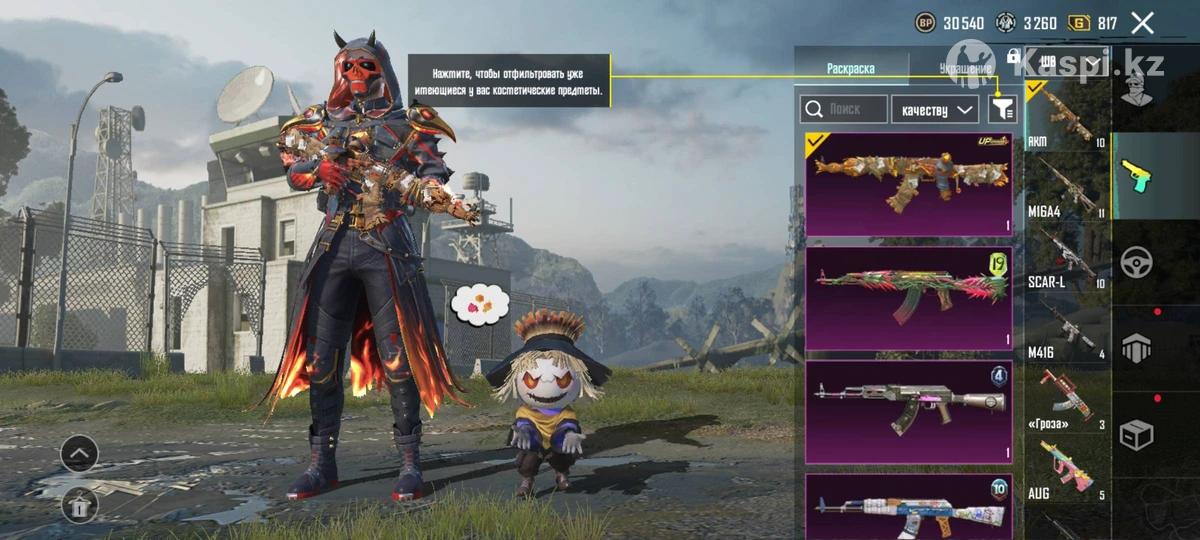
Task: Switch to the Раскраска tab
Action: click(851, 68)
